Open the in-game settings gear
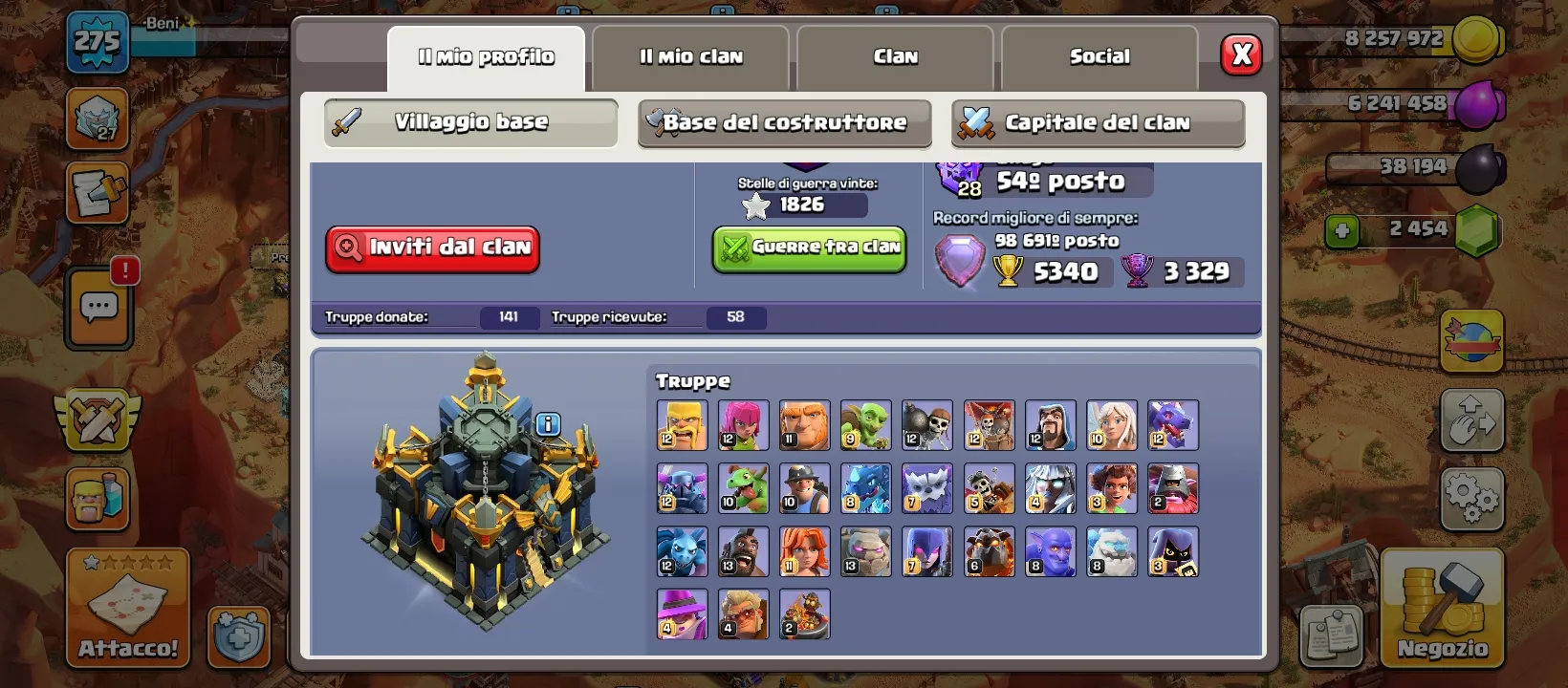Viewport: 1568px width, 688px height. 1472,498
